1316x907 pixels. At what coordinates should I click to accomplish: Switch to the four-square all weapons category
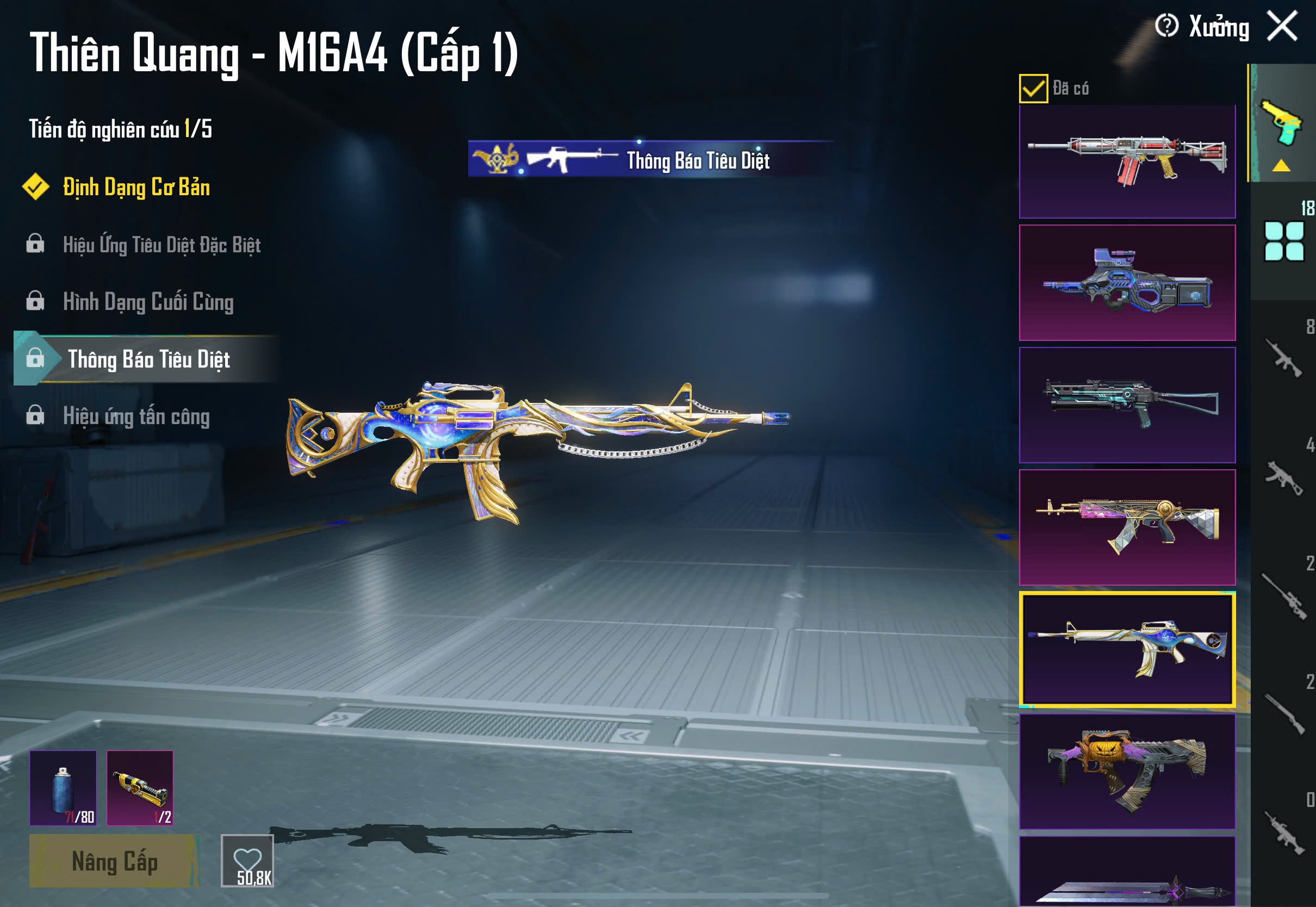point(1283,241)
